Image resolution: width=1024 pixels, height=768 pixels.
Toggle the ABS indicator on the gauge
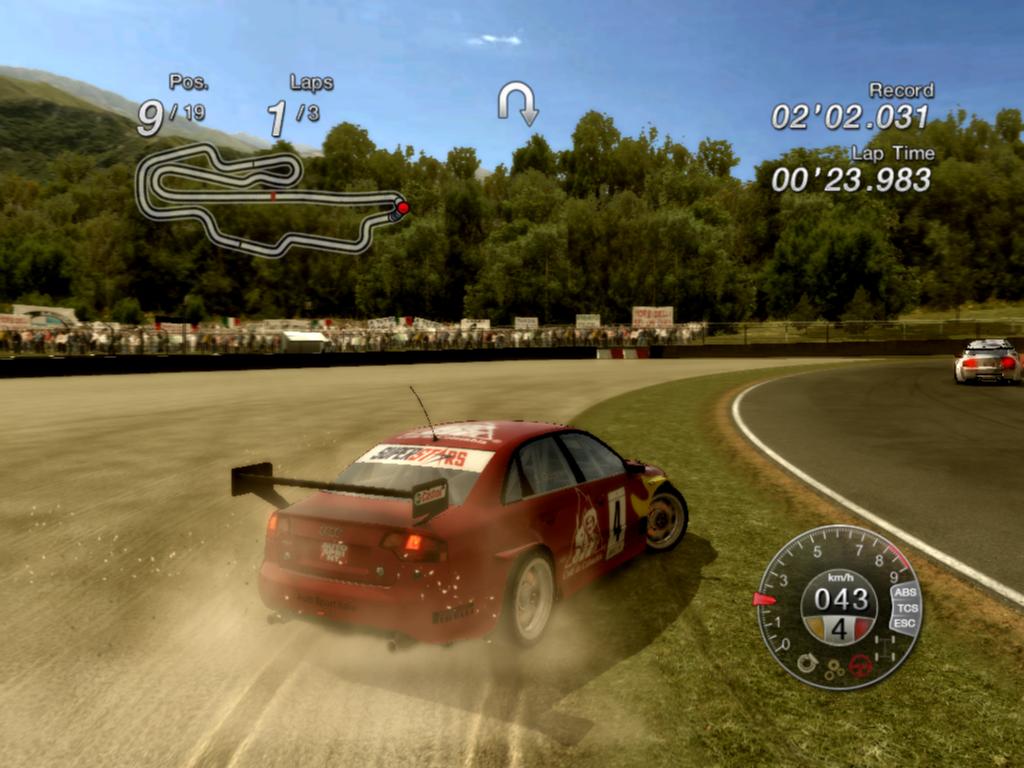point(906,592)
